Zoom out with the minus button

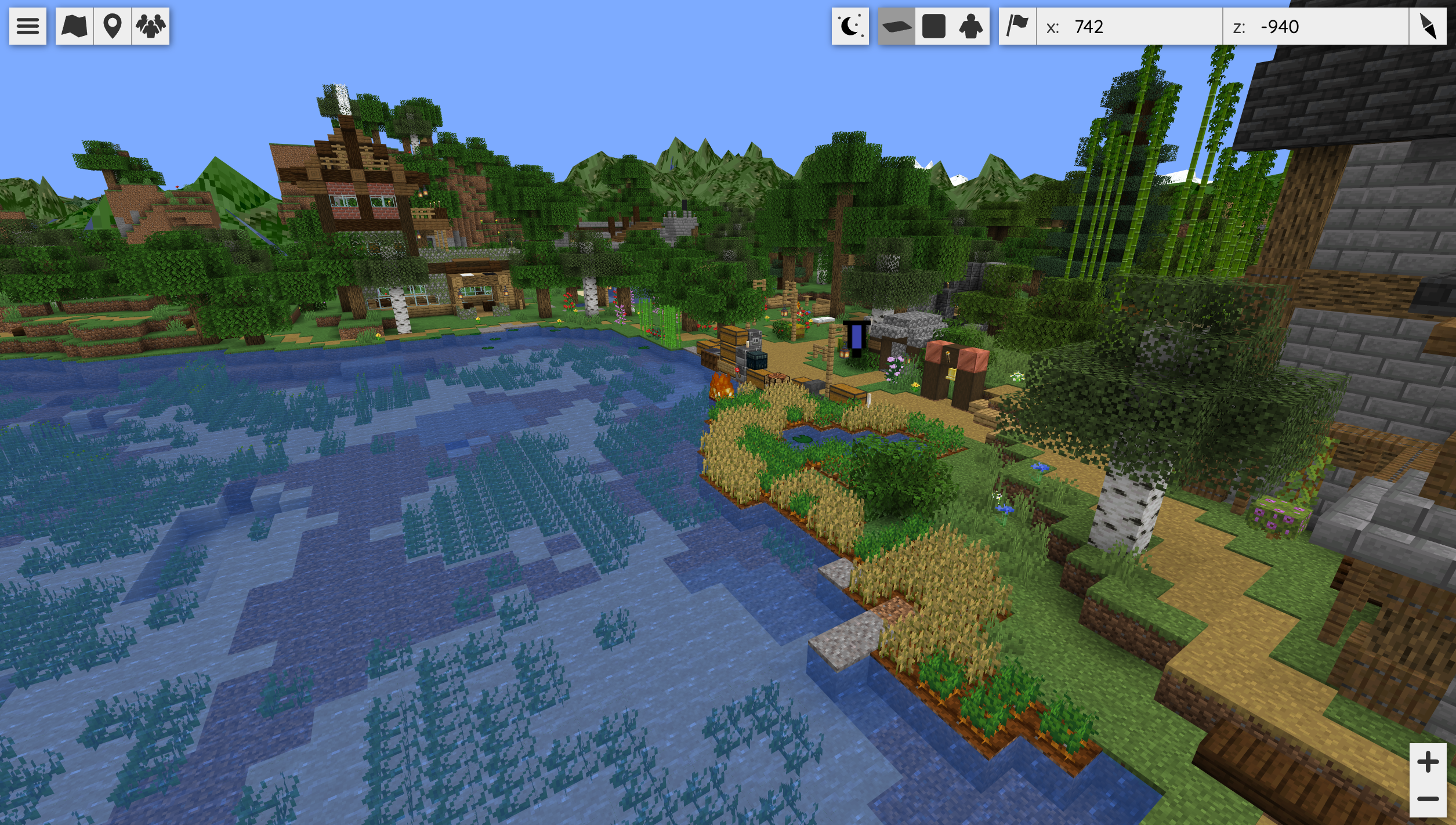click(1428, 799)
